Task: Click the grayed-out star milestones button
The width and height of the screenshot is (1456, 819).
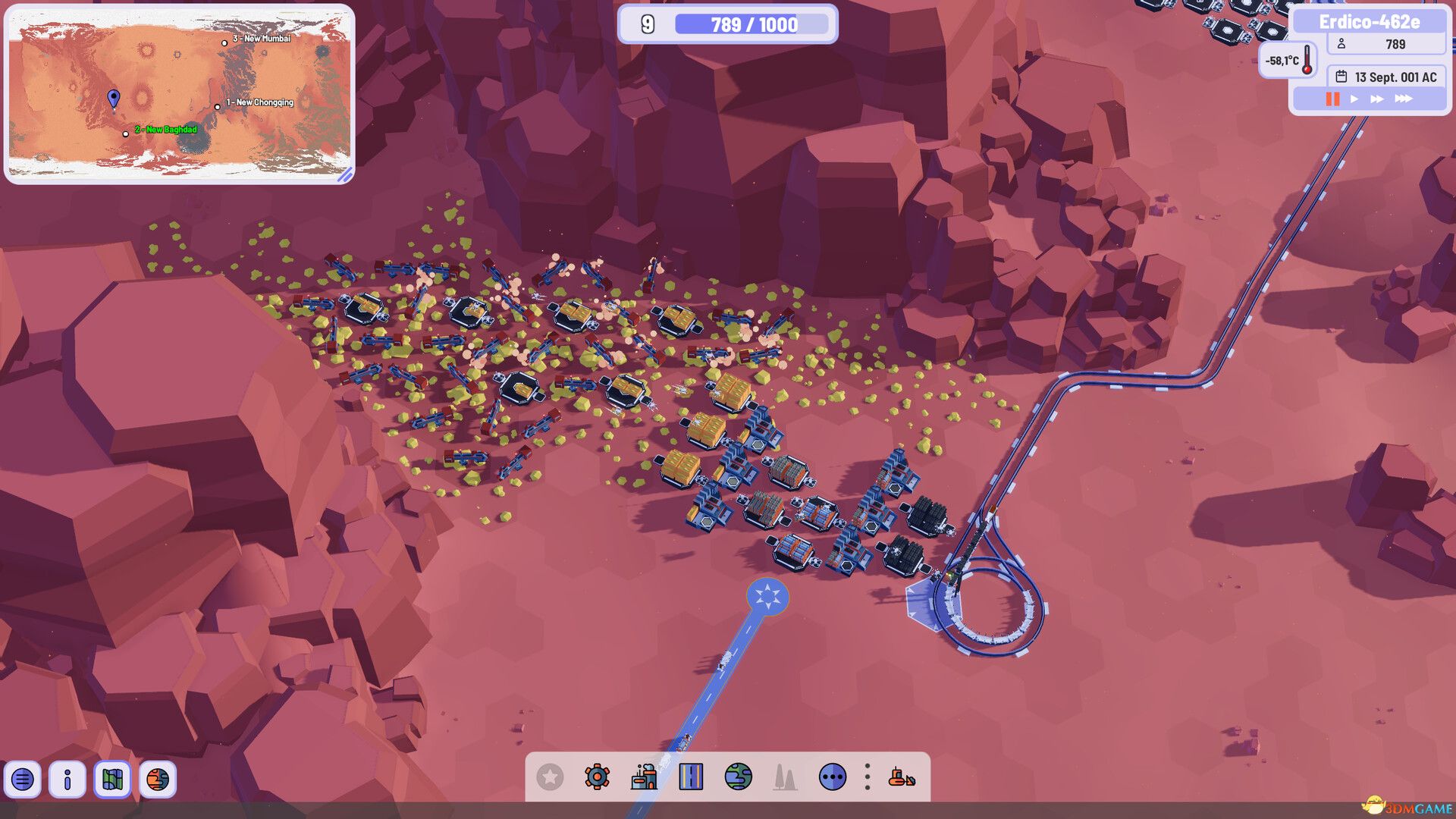Action: 548,777
